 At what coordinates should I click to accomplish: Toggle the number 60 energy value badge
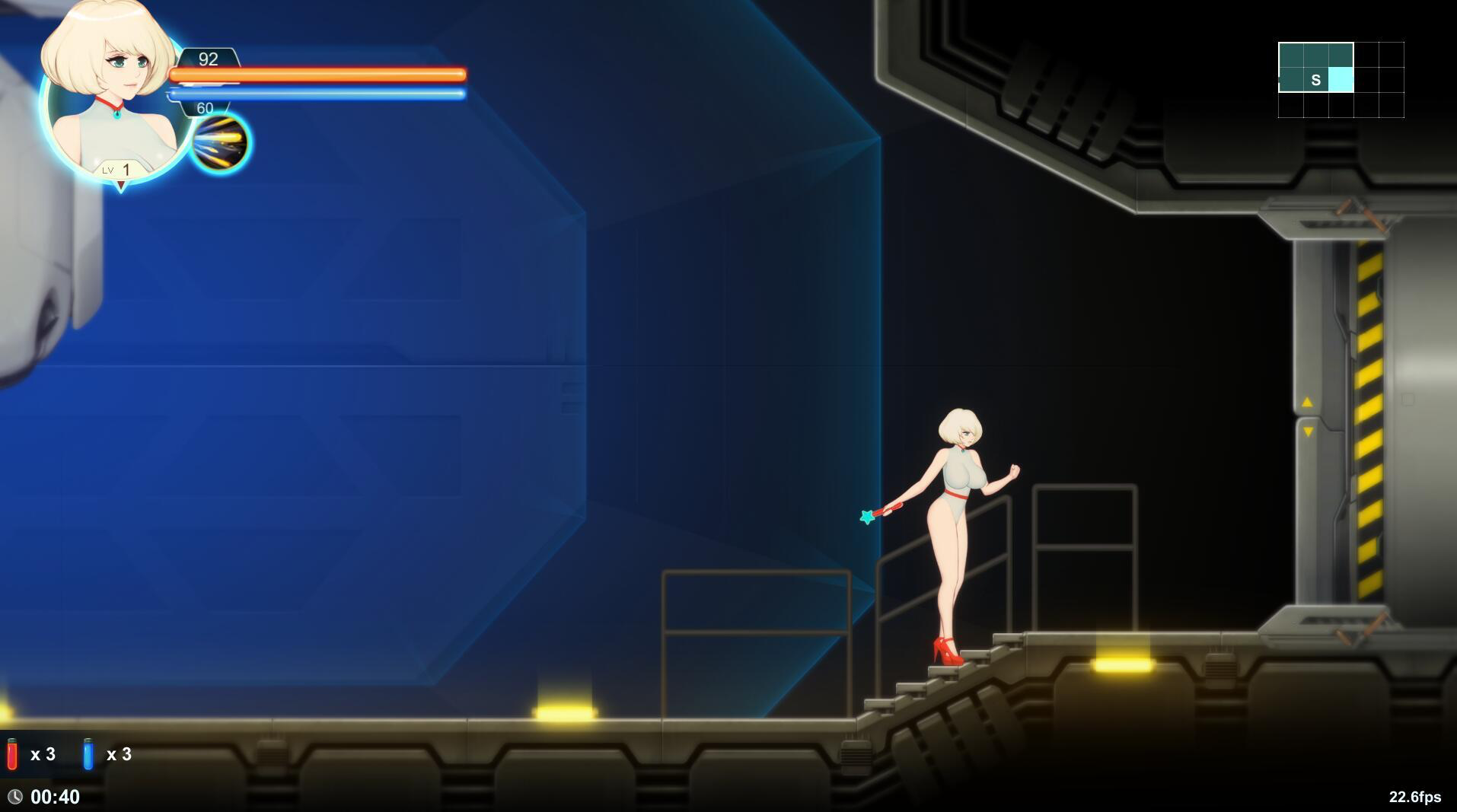point(204,107)
